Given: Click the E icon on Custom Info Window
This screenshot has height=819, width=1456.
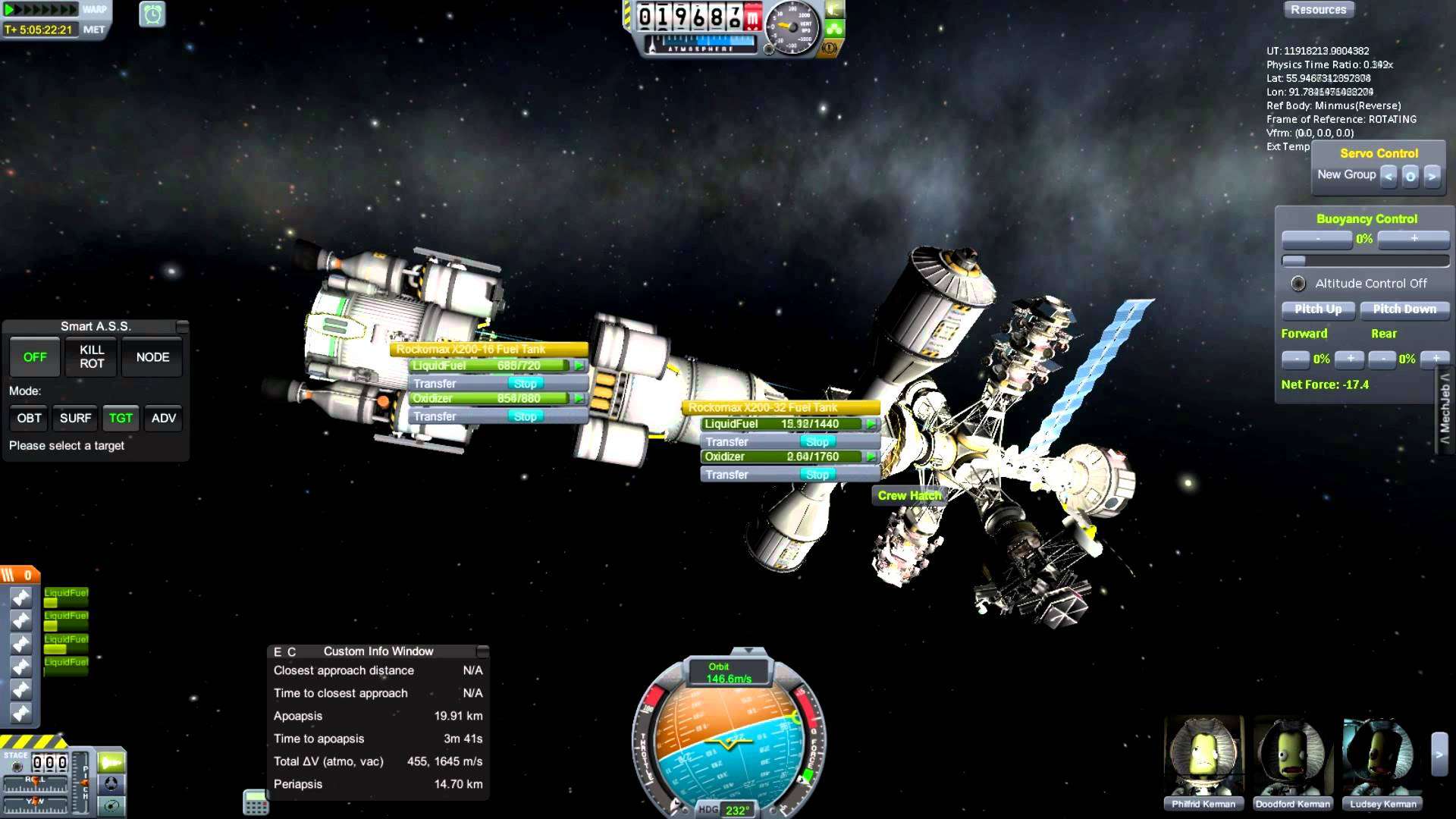Looking at the screenshot, I should [278, 651].
